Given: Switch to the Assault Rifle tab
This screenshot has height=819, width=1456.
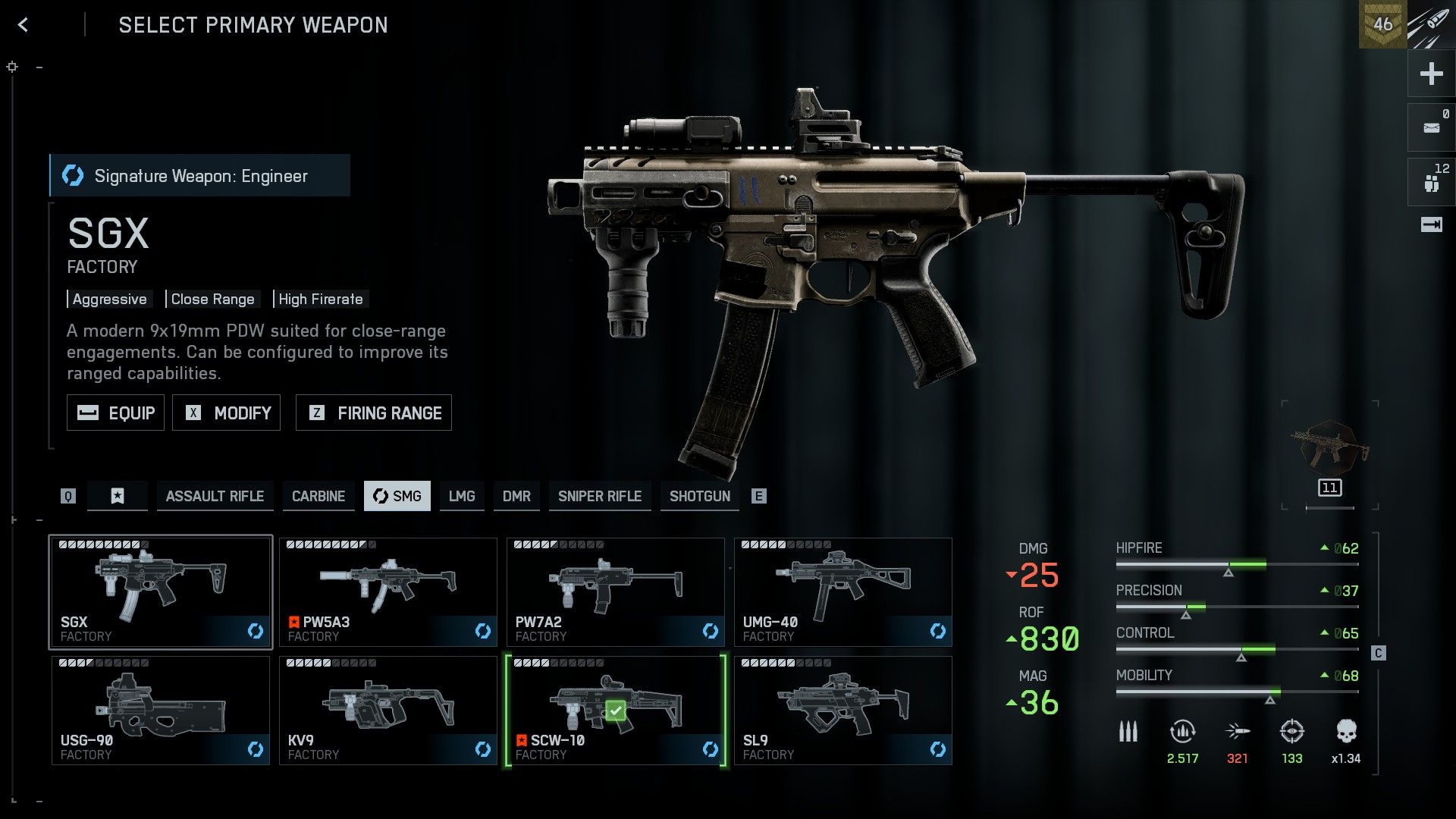Looking at the screenshot, I should tap(215, 496).
